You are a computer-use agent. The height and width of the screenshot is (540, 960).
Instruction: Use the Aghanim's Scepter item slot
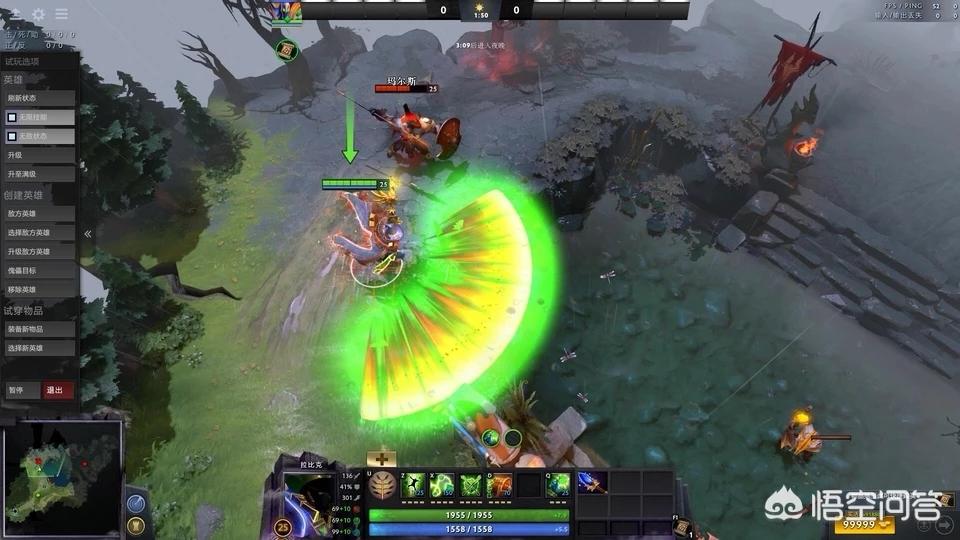pyautogui.click(x=591, y=482)
